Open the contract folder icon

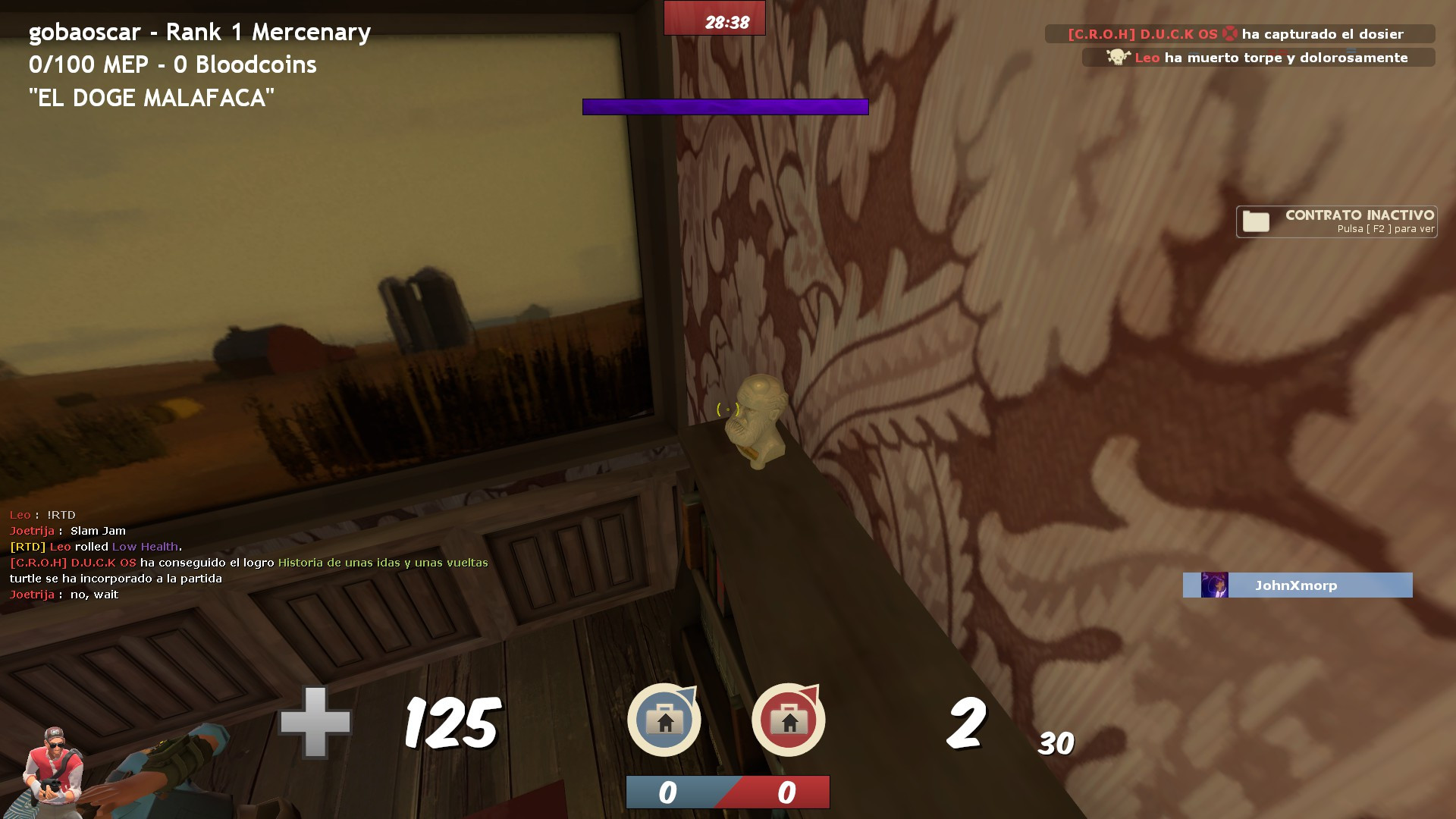1256,221
